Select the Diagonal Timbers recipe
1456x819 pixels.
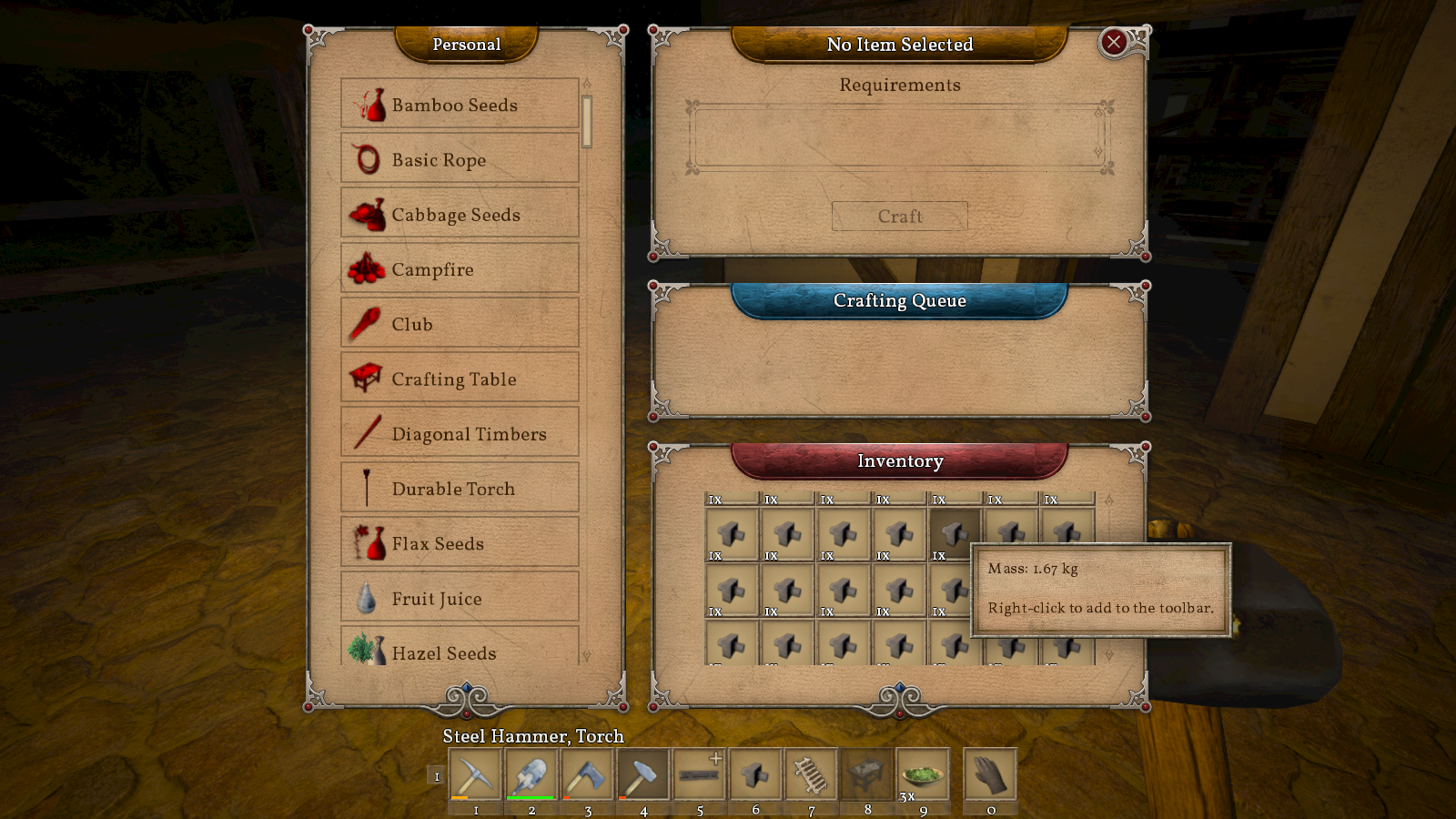click(460, 434)
